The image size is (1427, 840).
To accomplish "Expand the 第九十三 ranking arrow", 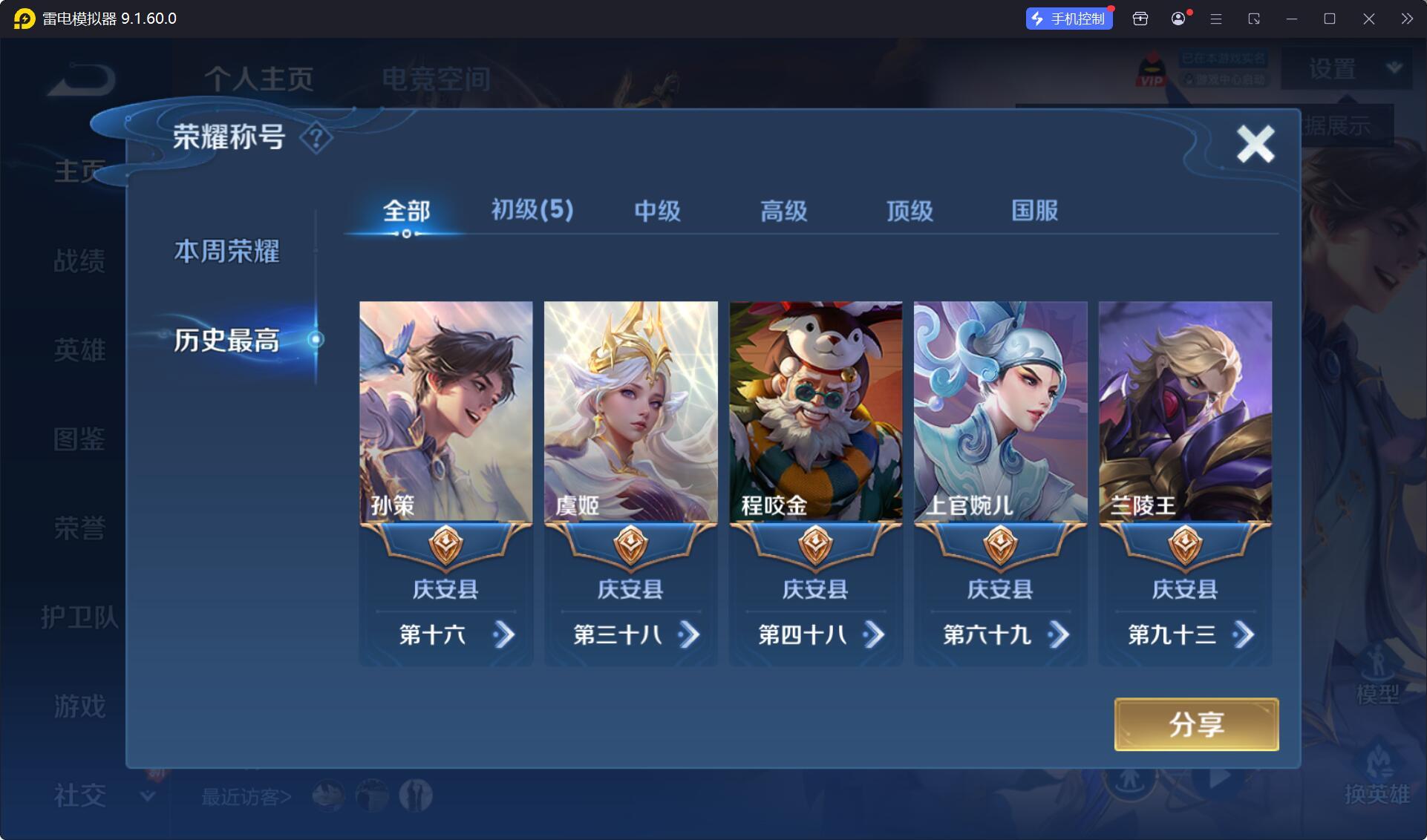I will [x=1243, y=635].
